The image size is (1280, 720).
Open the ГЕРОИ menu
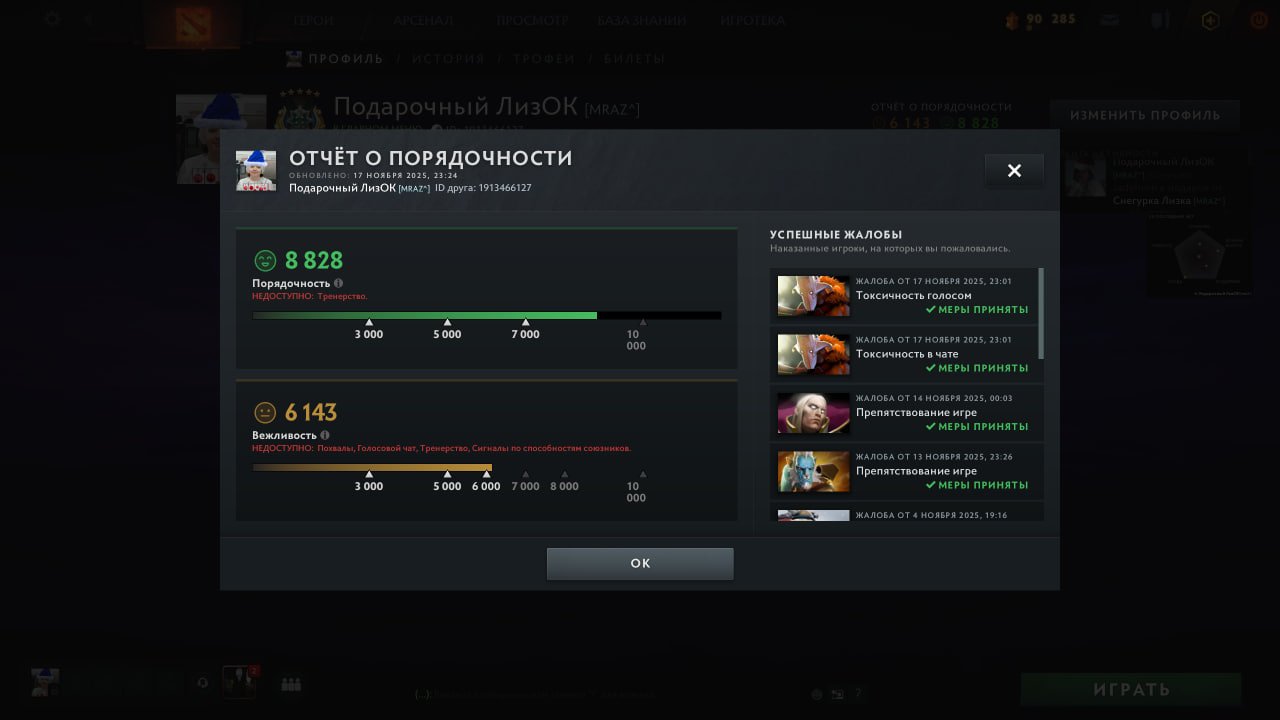(x=313, y=19)
